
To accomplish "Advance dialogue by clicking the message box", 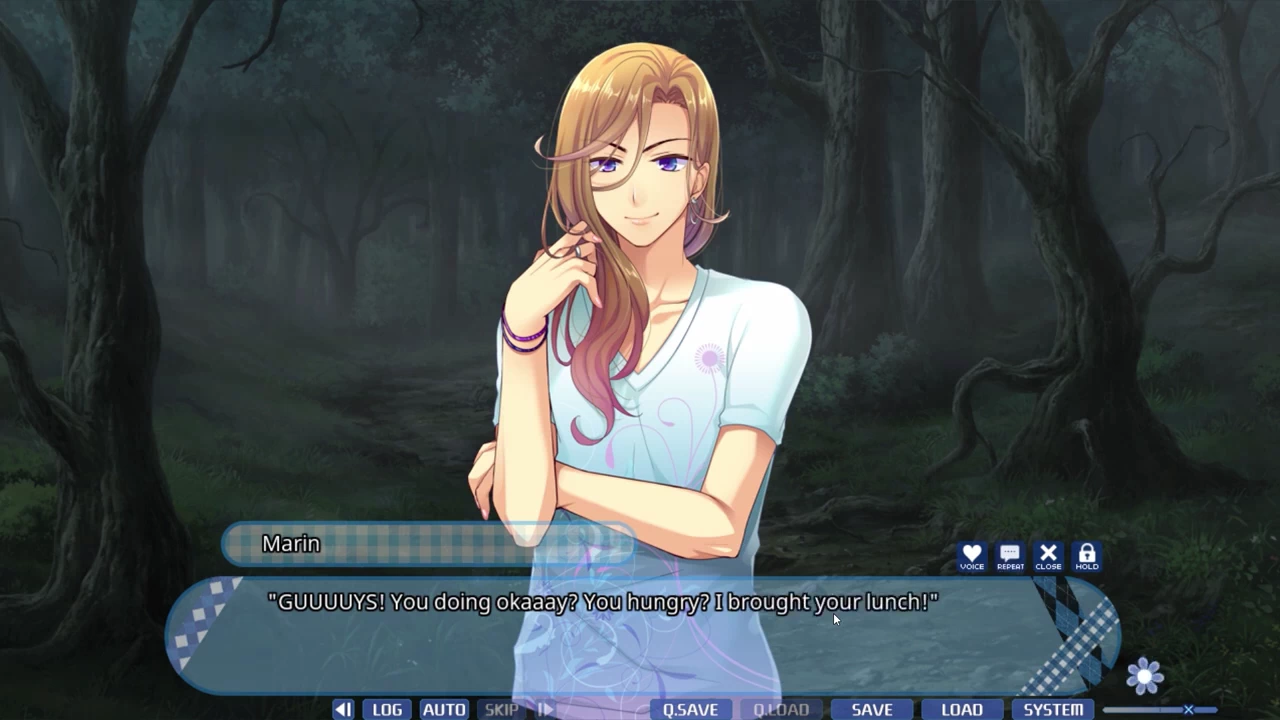I will [640, 640].
